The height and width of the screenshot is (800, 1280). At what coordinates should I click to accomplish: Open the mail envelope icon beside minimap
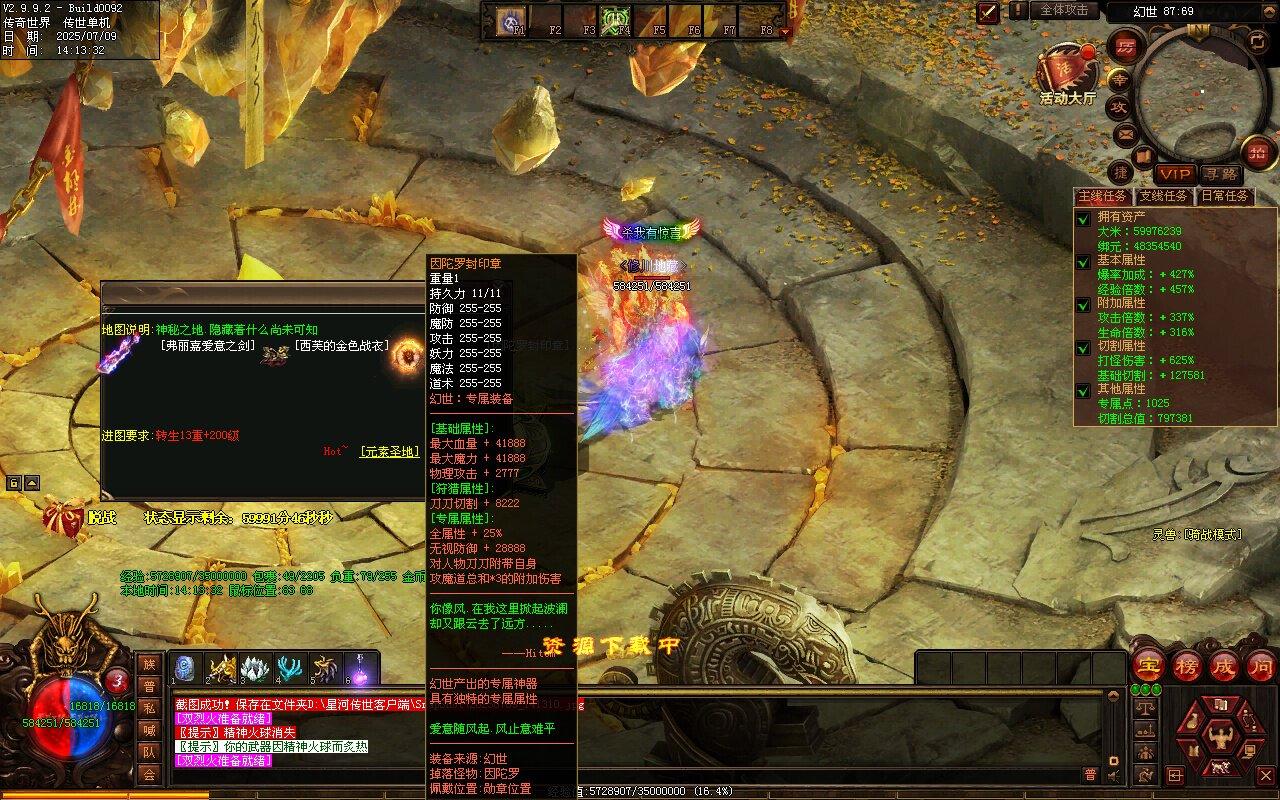1125,133
